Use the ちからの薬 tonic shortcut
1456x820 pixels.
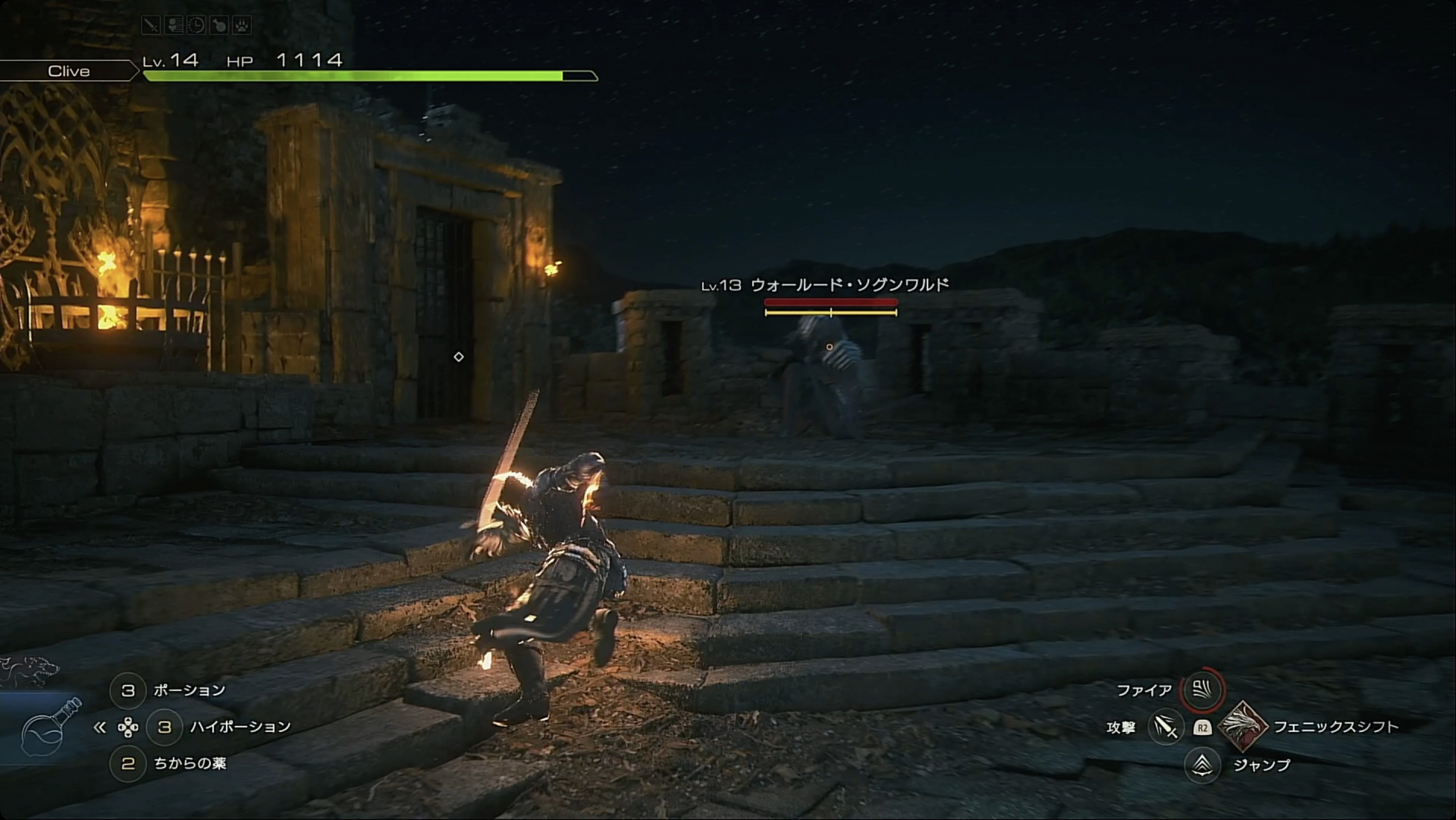click(x=128, y=763)
